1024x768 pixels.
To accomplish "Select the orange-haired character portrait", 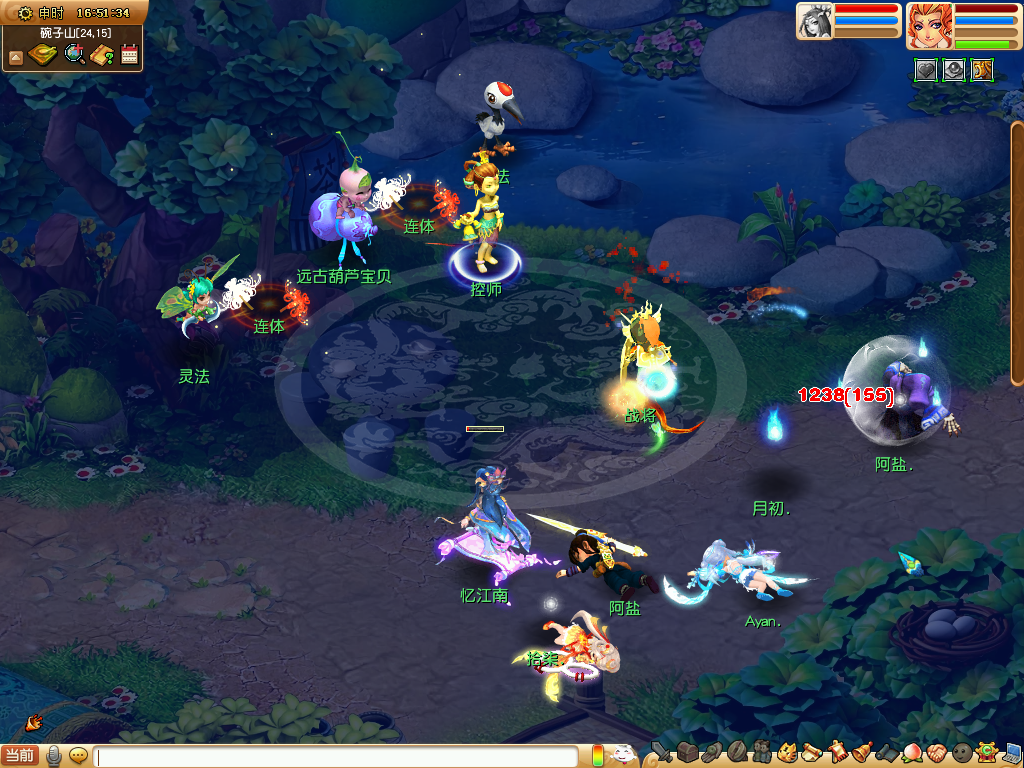I will tap(928, 25).
